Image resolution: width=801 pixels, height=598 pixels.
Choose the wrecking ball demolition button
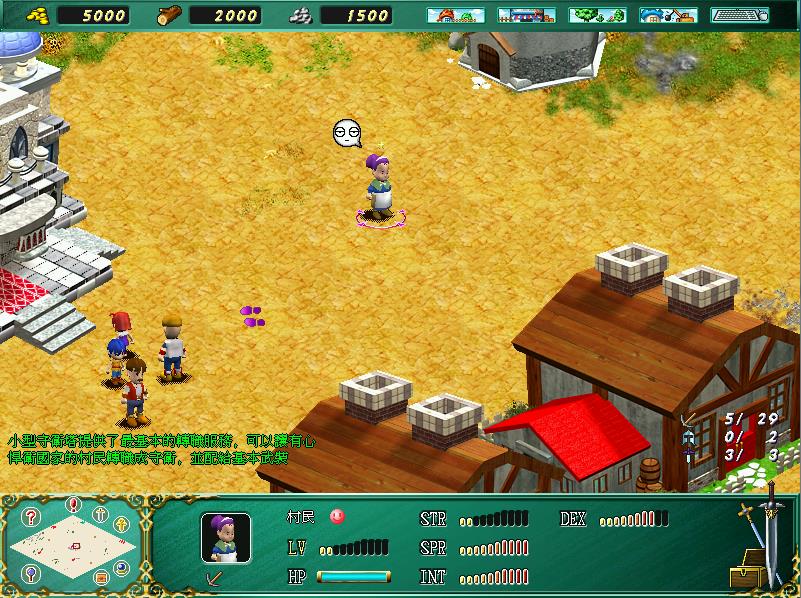(x=668, y=15)
